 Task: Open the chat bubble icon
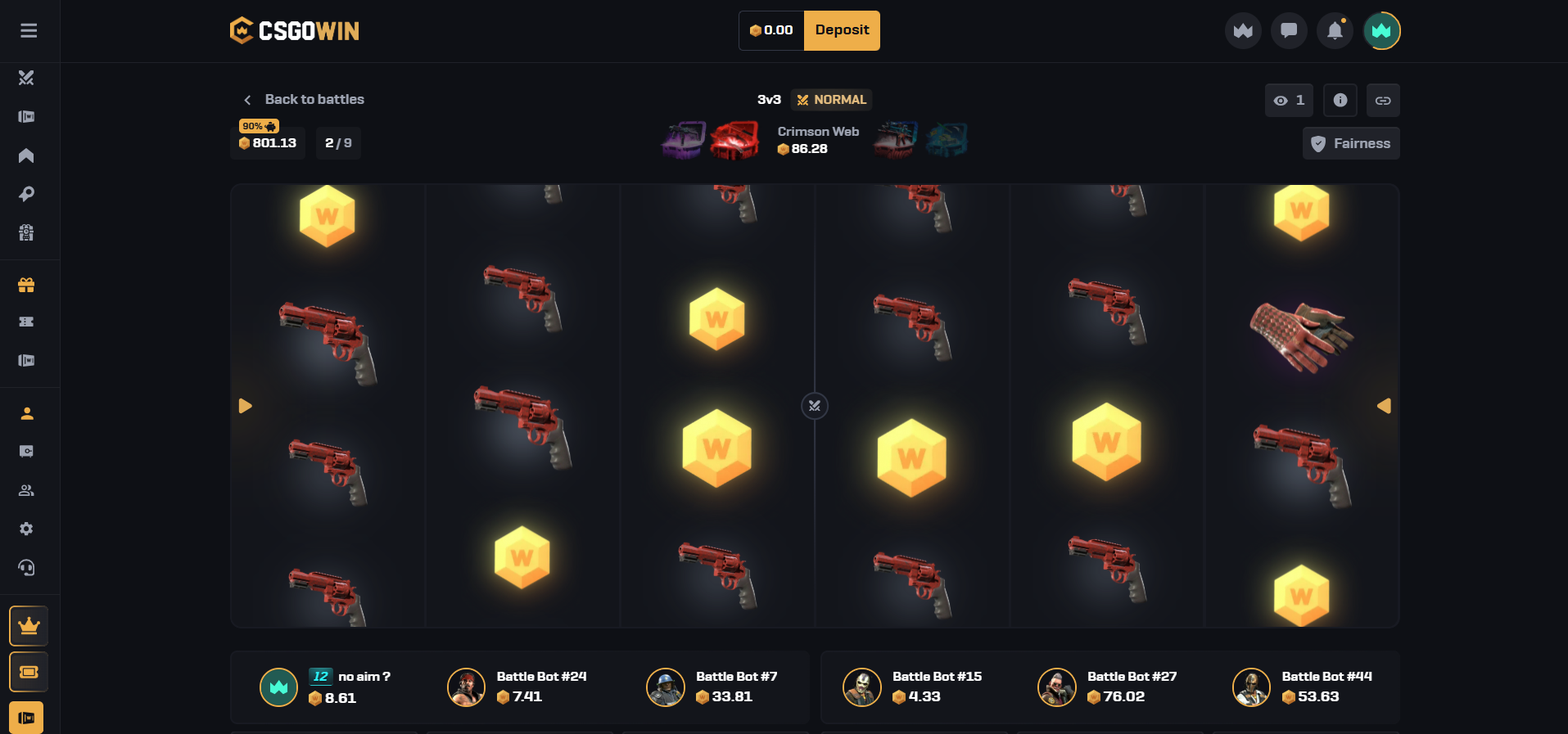point(1289,30)
